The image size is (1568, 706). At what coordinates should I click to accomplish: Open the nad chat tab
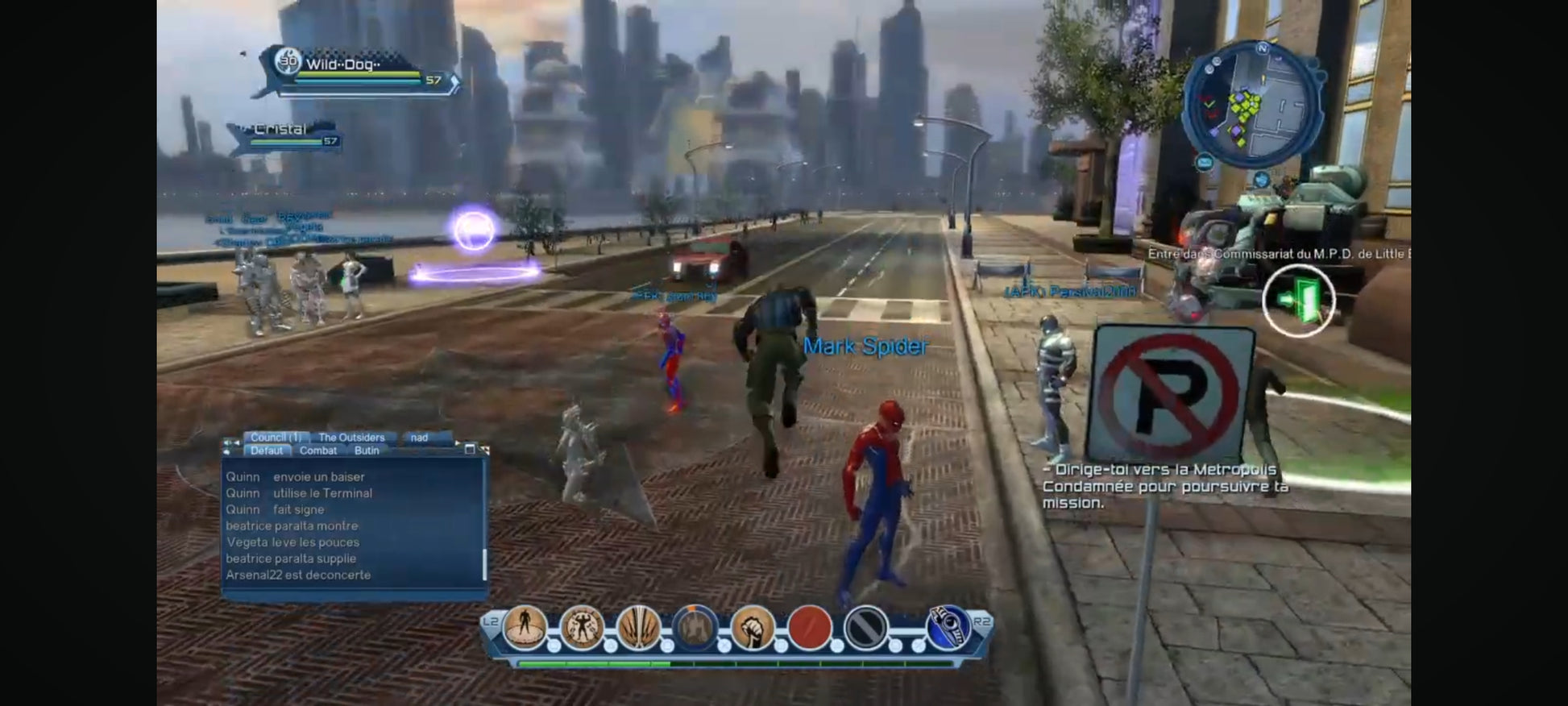(x=419, y=438)
